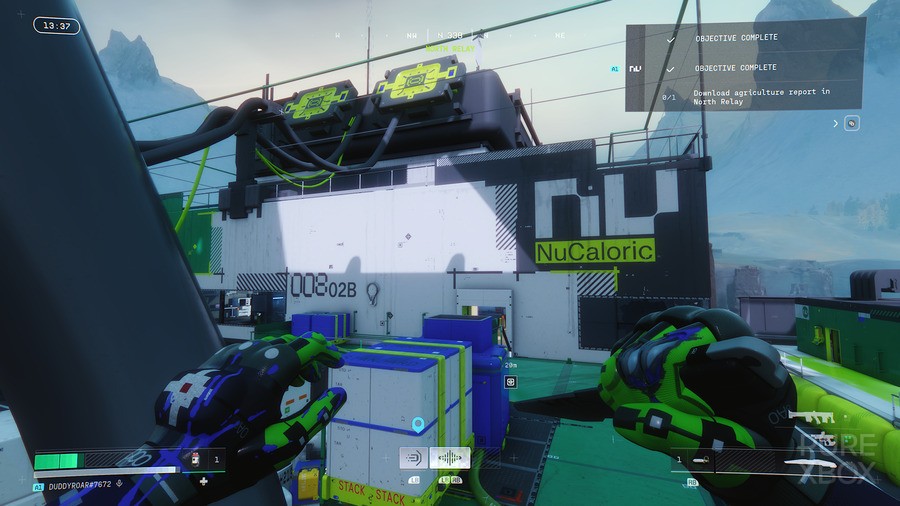Click the compass bar showing North Relay
The height and width of the screenshot is (506, 900).
coord(449,39)
